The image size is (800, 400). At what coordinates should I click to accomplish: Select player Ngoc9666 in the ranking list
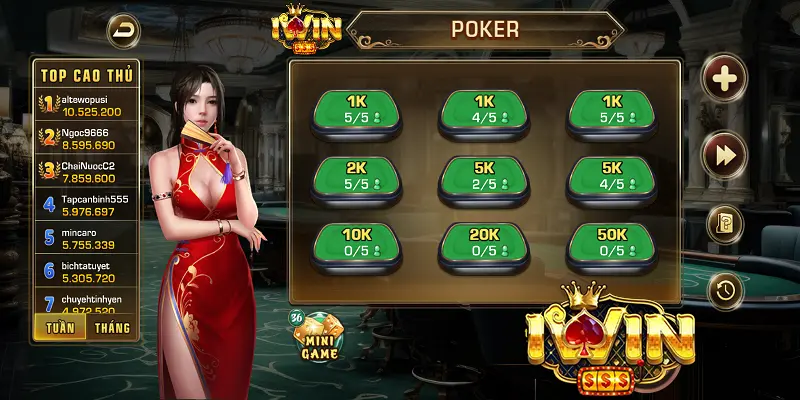[88, 138]
